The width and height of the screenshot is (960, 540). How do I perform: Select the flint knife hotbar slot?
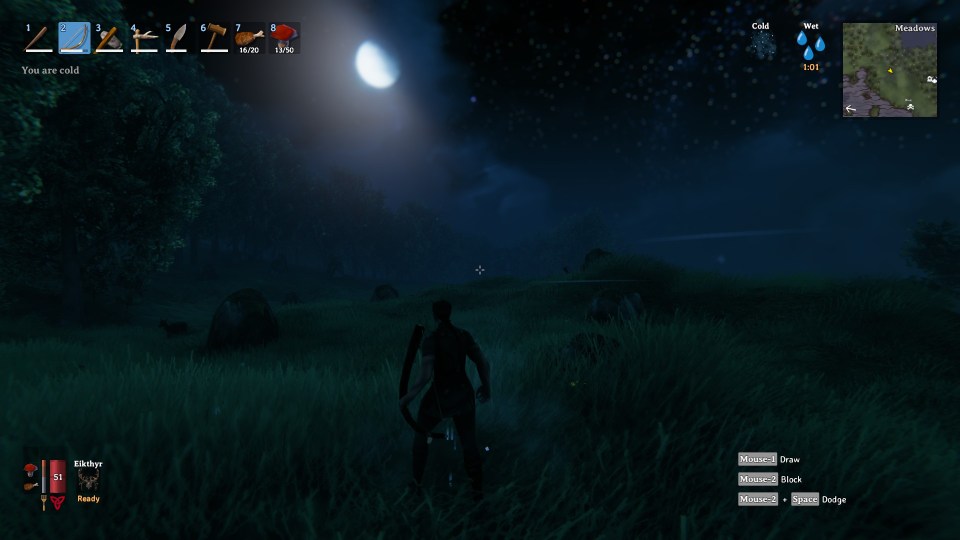click(179, 38)
